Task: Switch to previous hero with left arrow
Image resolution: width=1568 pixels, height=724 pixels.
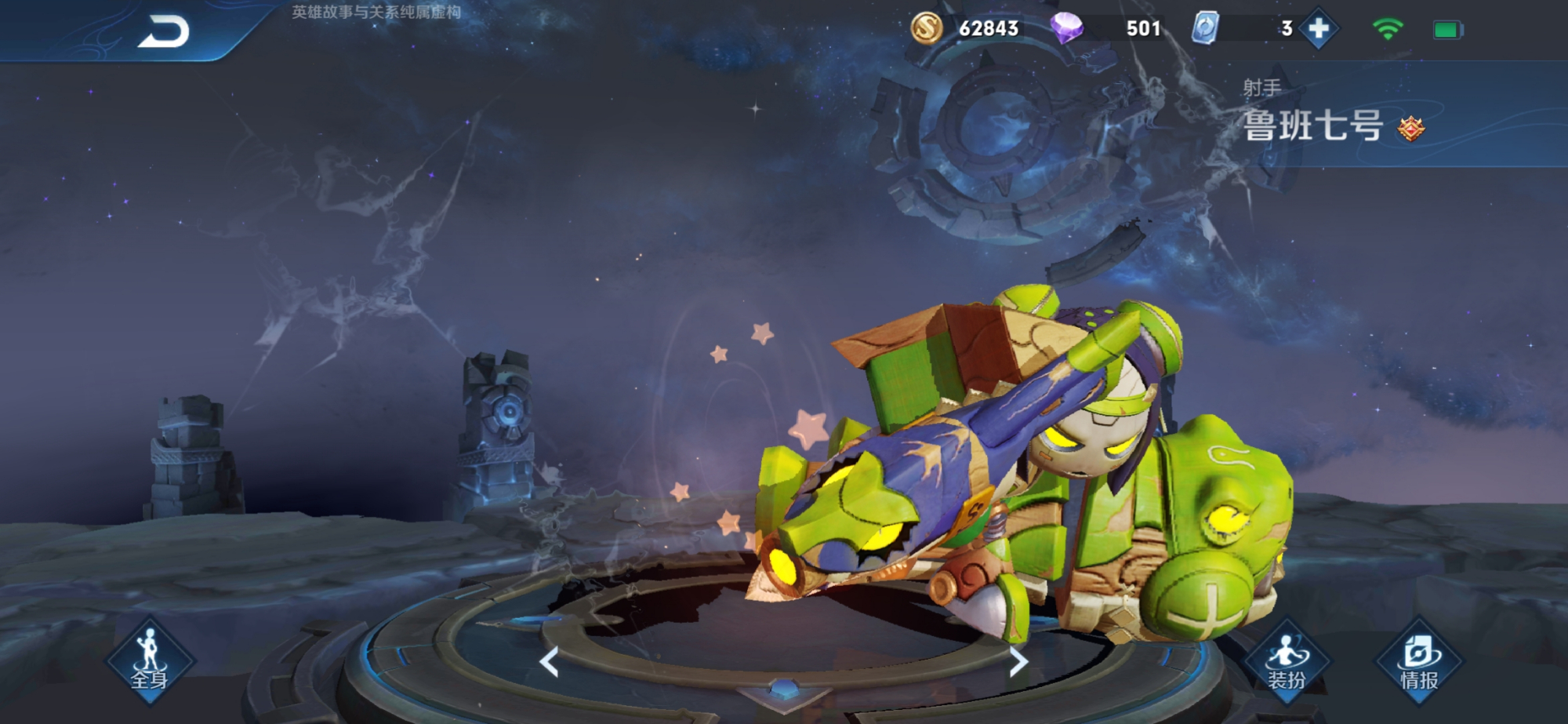Action: (x=550, y=662)
